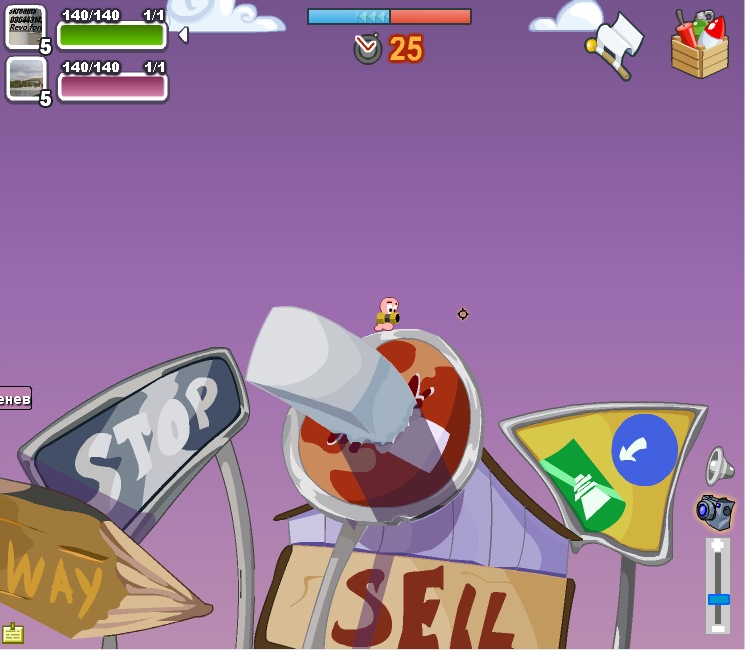
Task: Select the pink team player's avatar
Action: (x=26, y=78)
